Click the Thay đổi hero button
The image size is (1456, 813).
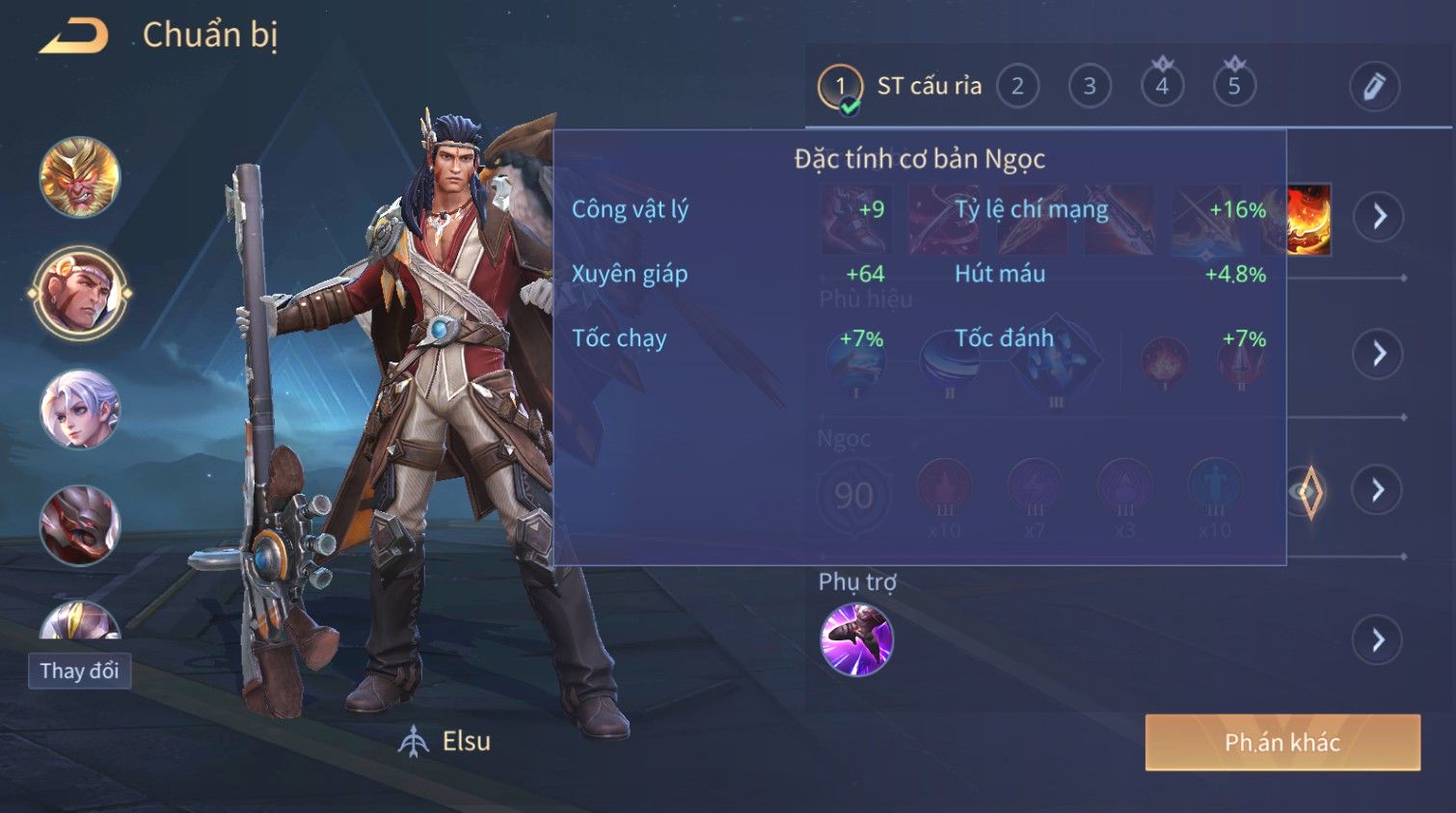tap(79, 671)
